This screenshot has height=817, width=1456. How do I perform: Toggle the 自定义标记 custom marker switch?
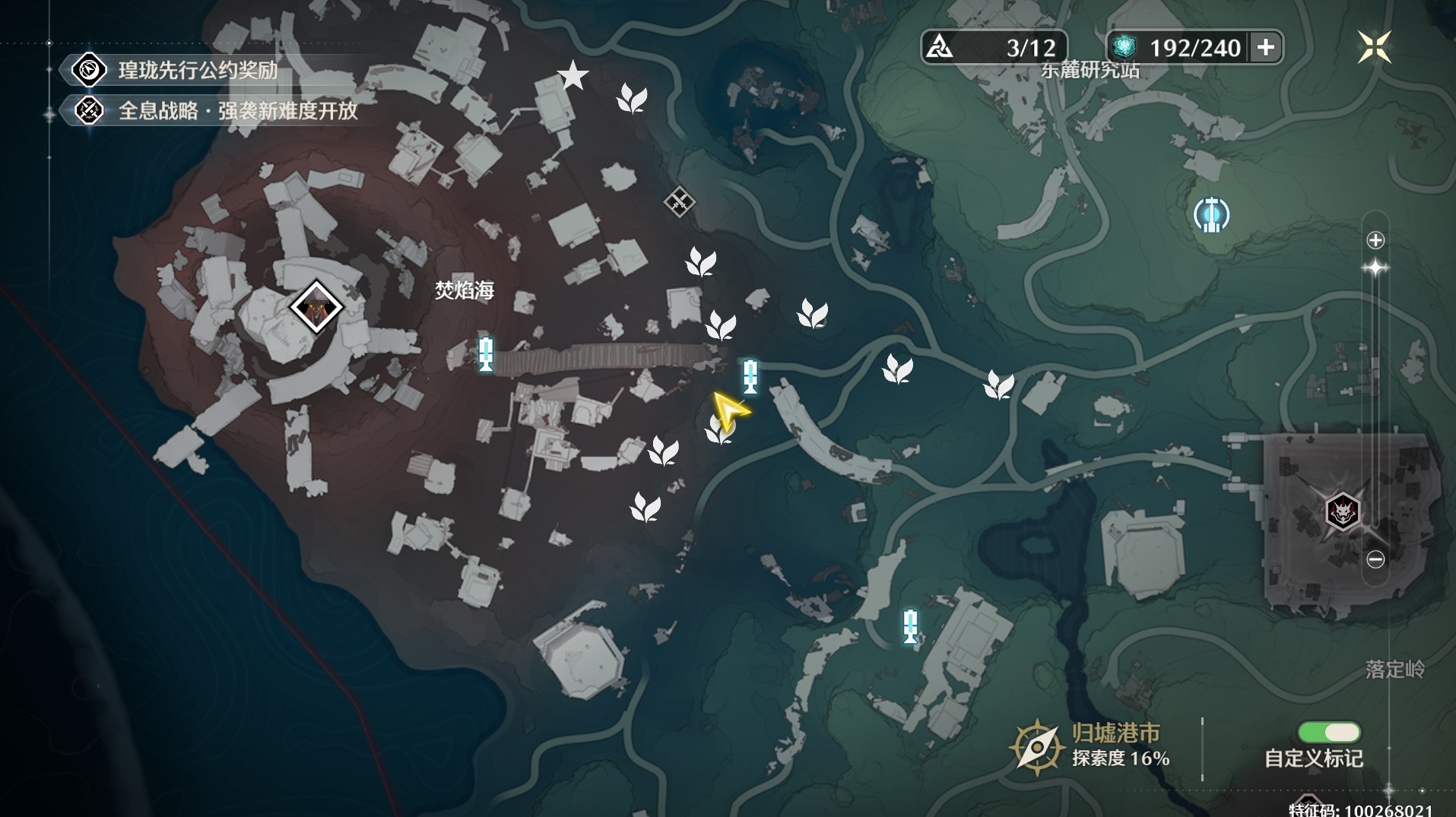tap(1329, 732)
